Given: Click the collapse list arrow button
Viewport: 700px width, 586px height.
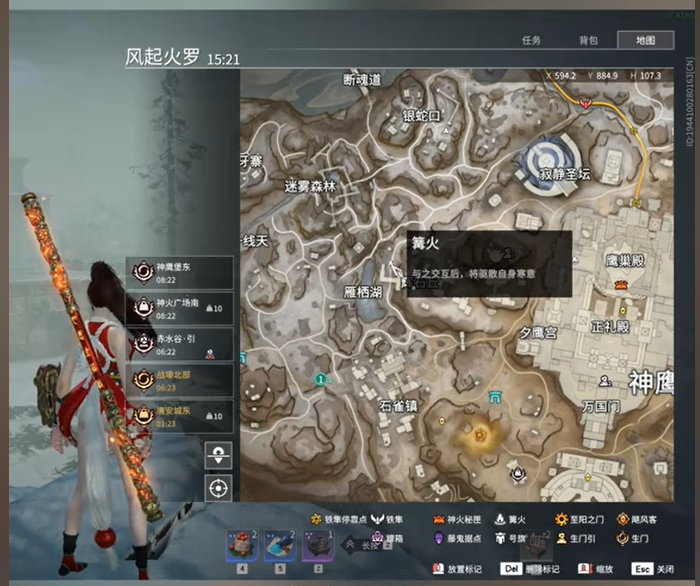Looking at the screenshot, I should point(219,456).
